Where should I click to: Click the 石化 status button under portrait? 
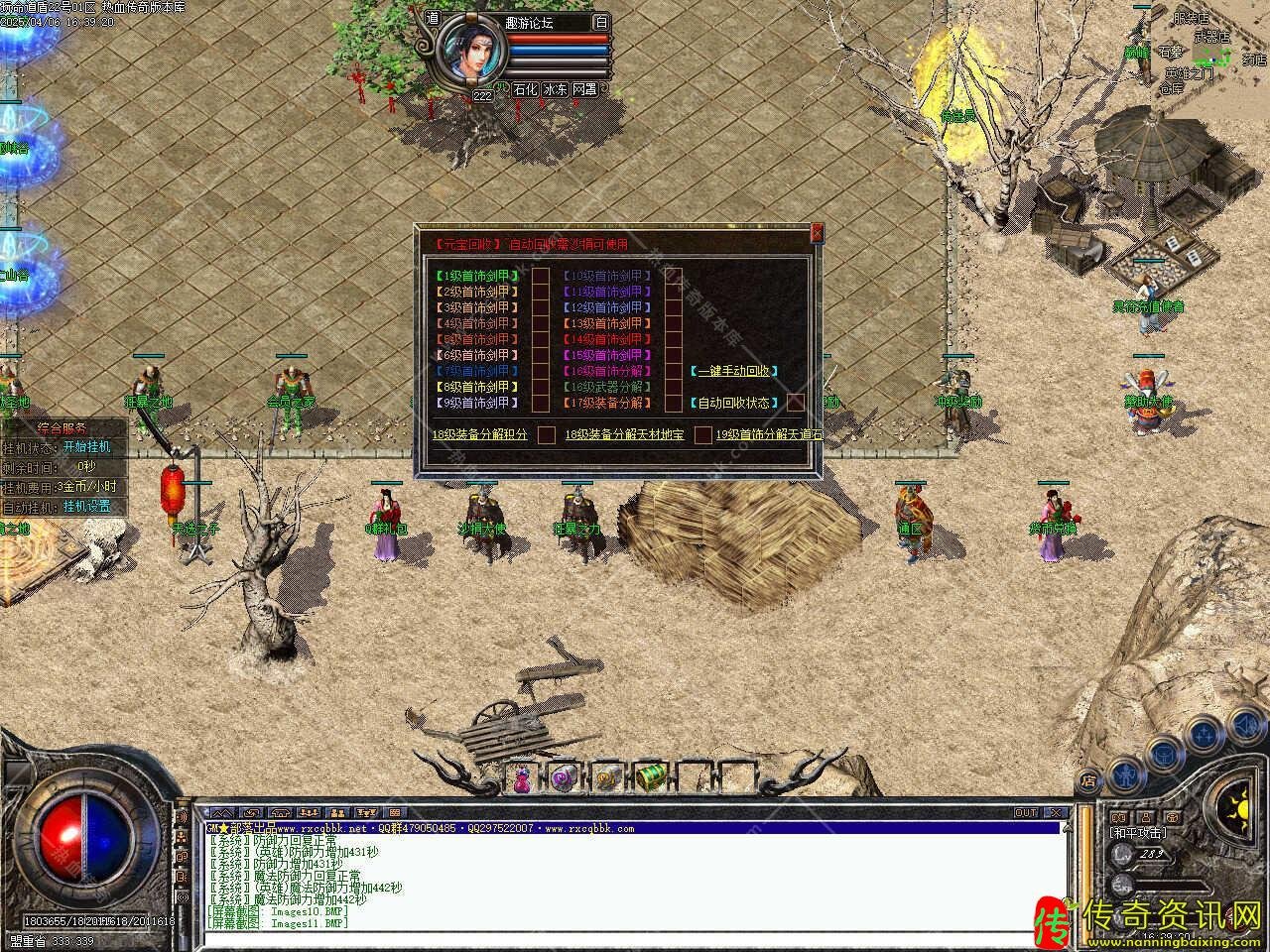pyautogui.click(x=524, y=89)
